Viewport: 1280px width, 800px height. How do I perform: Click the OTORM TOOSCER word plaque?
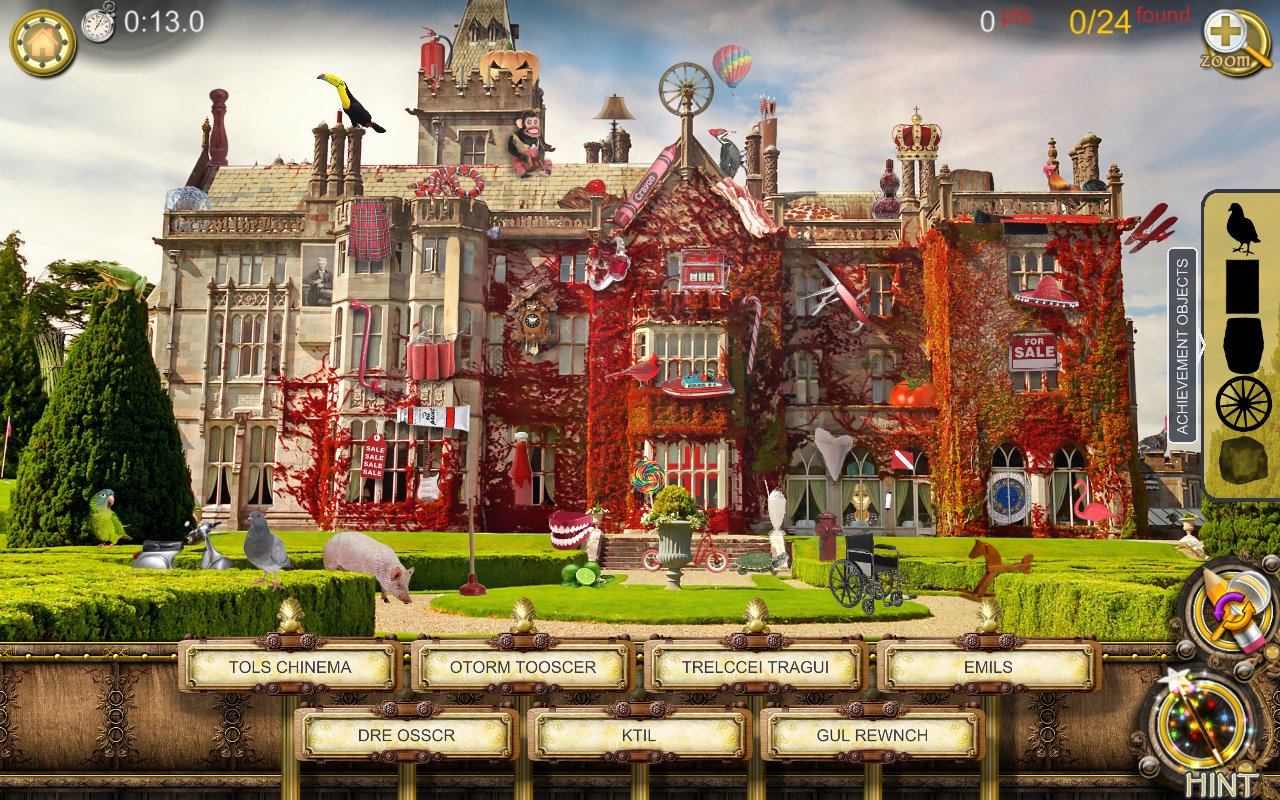pyautogui.click(x=524, y=667)
